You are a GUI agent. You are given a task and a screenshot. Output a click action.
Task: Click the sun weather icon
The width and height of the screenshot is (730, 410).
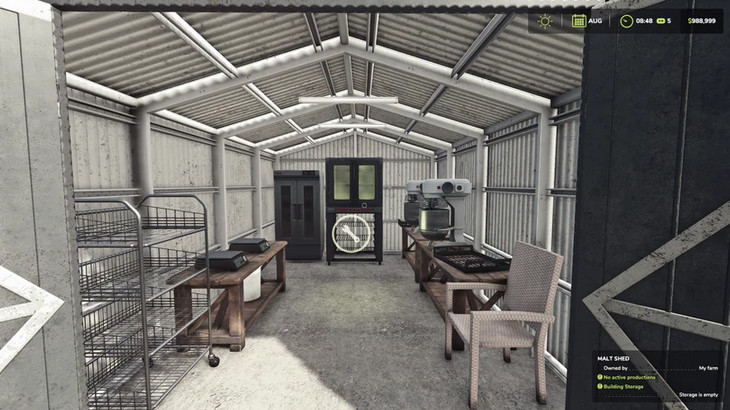(x=545, y=20)
